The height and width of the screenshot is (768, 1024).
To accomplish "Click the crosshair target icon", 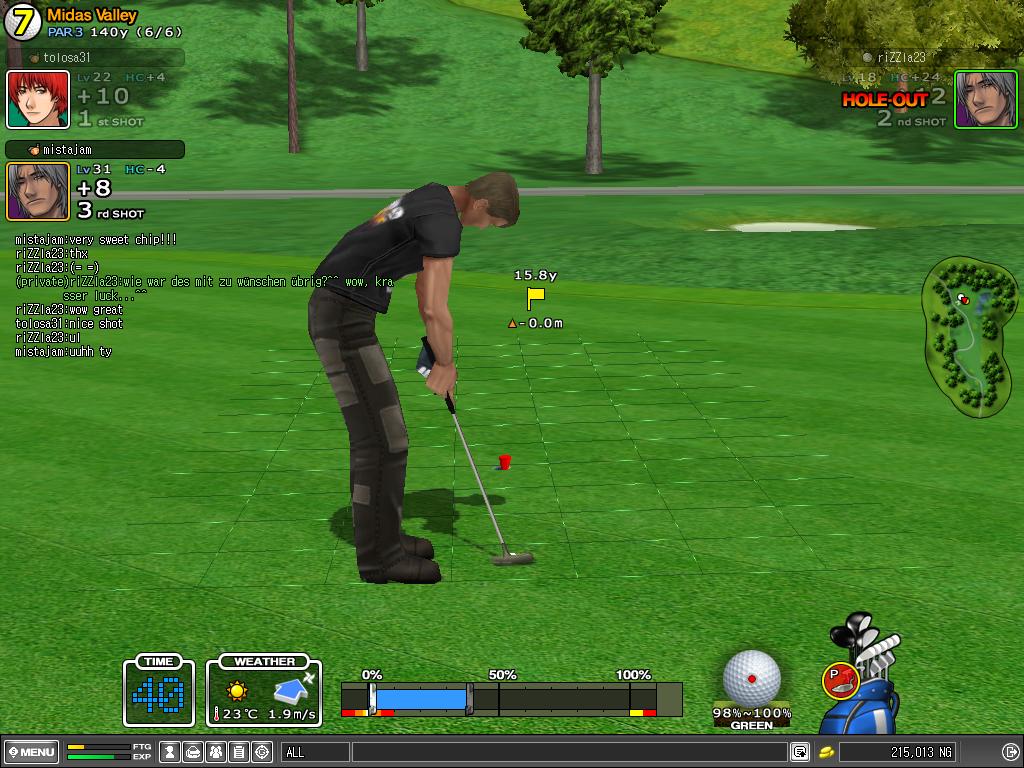I will pyautogui.click(x=262, y=752).
